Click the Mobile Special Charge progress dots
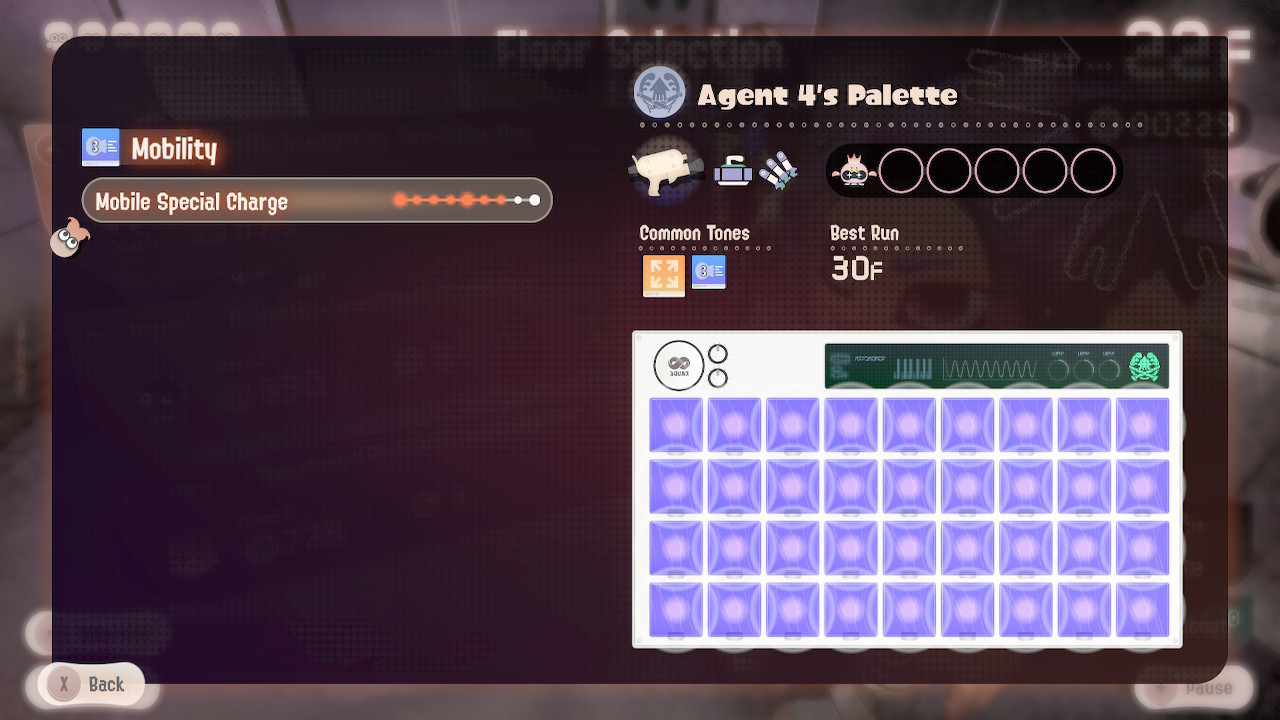Screen dimensions: 1280x720 click(465, 200)
